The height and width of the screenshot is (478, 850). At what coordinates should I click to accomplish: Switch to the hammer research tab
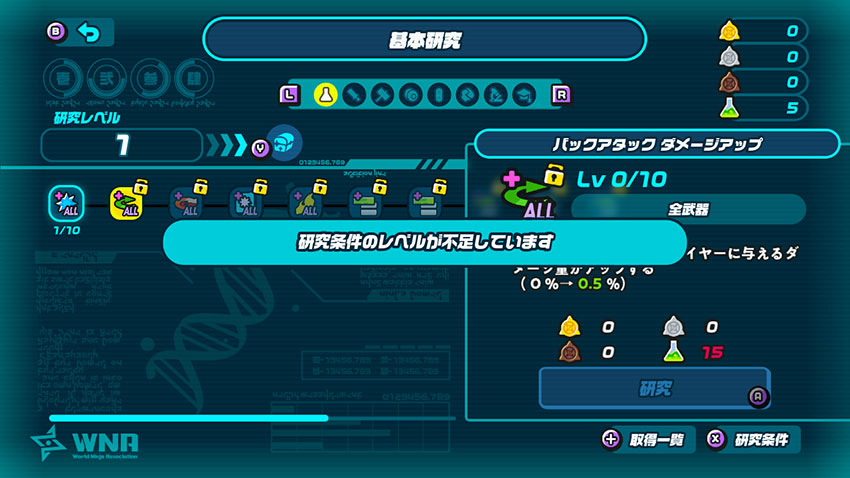coord(381,94)
